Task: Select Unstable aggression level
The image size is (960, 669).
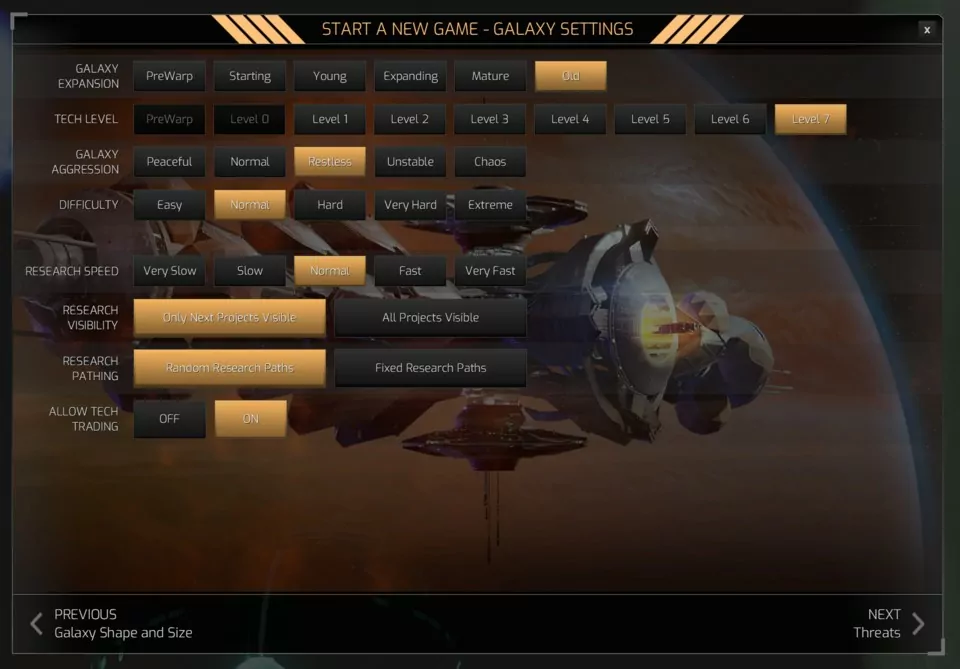Action: (410, 162)
